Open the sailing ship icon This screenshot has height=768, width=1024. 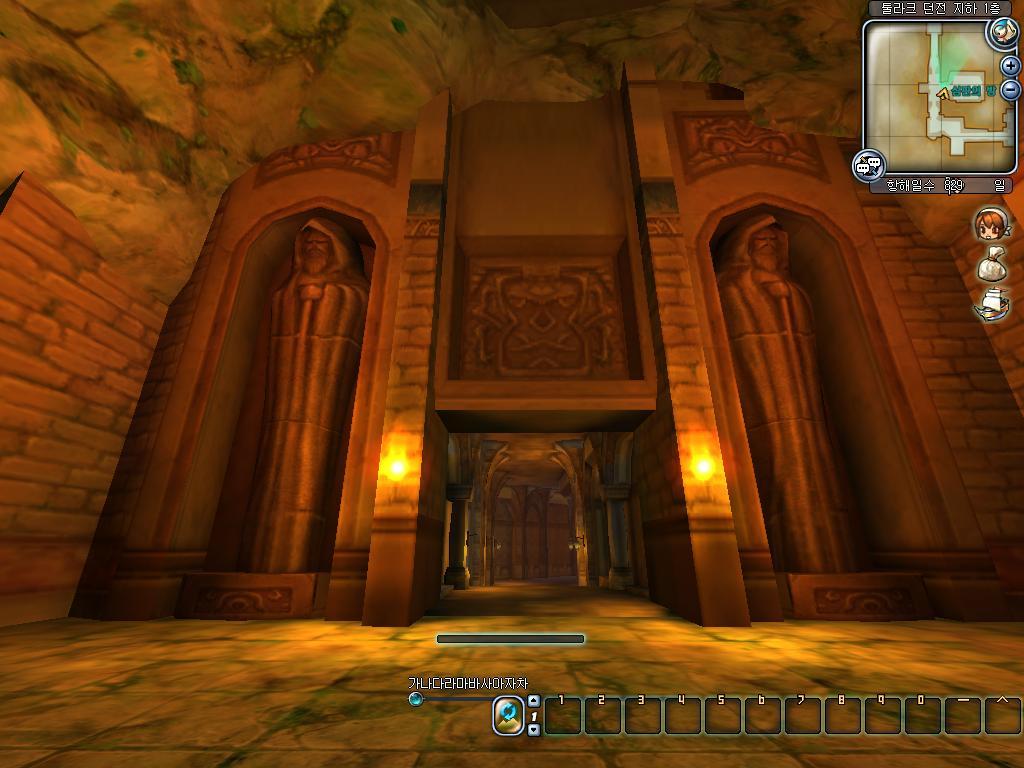pos(991,305)
